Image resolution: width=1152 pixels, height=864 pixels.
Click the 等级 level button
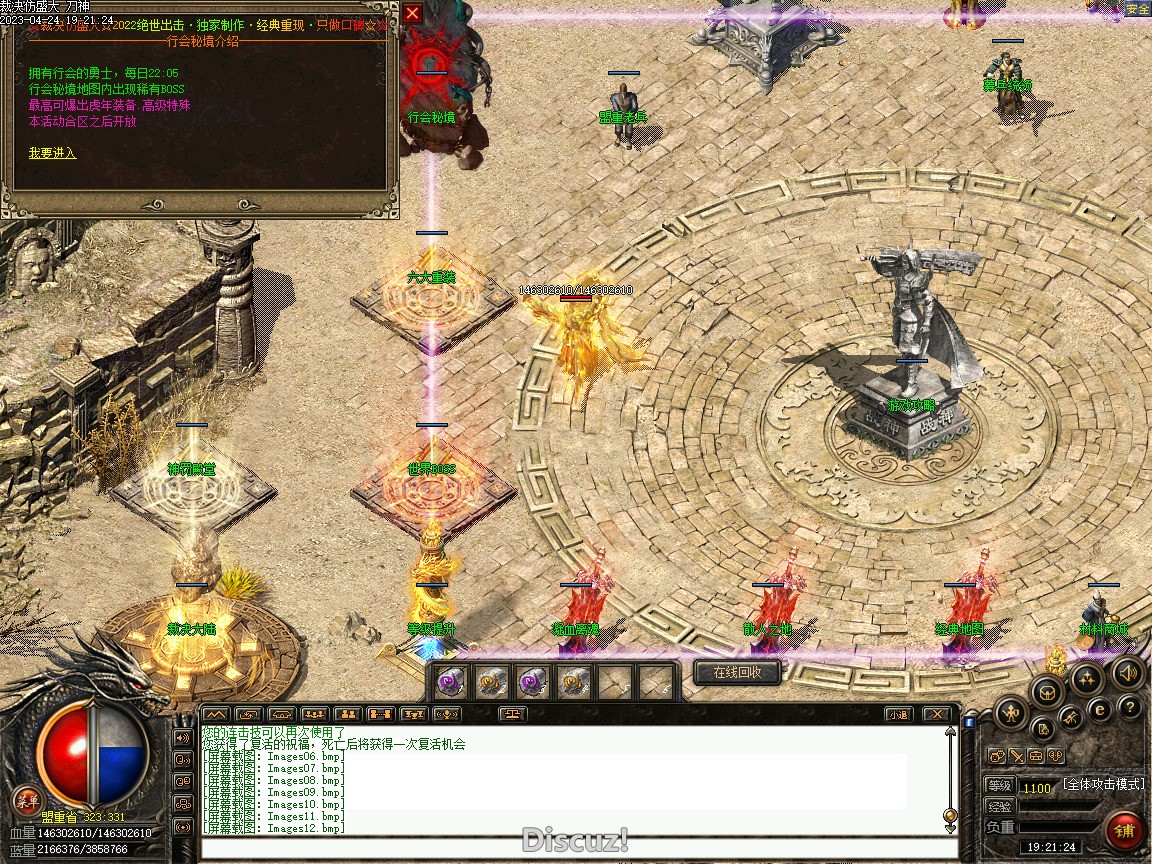(x=1000, y=786)
